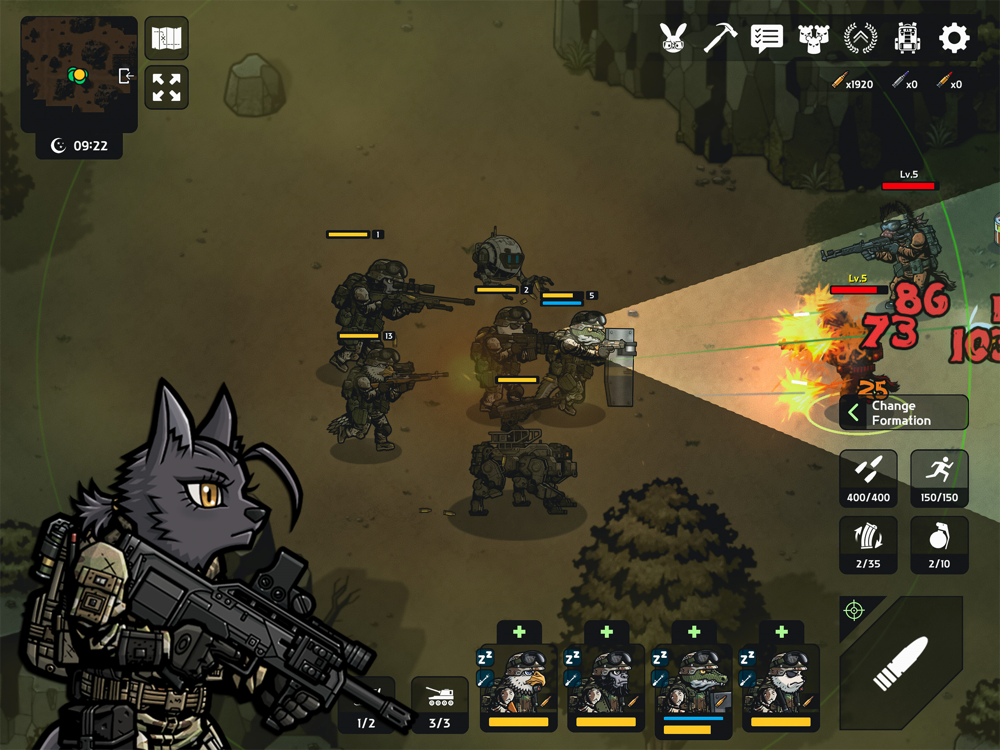Tap the large bullet fire button

[x=901, y=663]
